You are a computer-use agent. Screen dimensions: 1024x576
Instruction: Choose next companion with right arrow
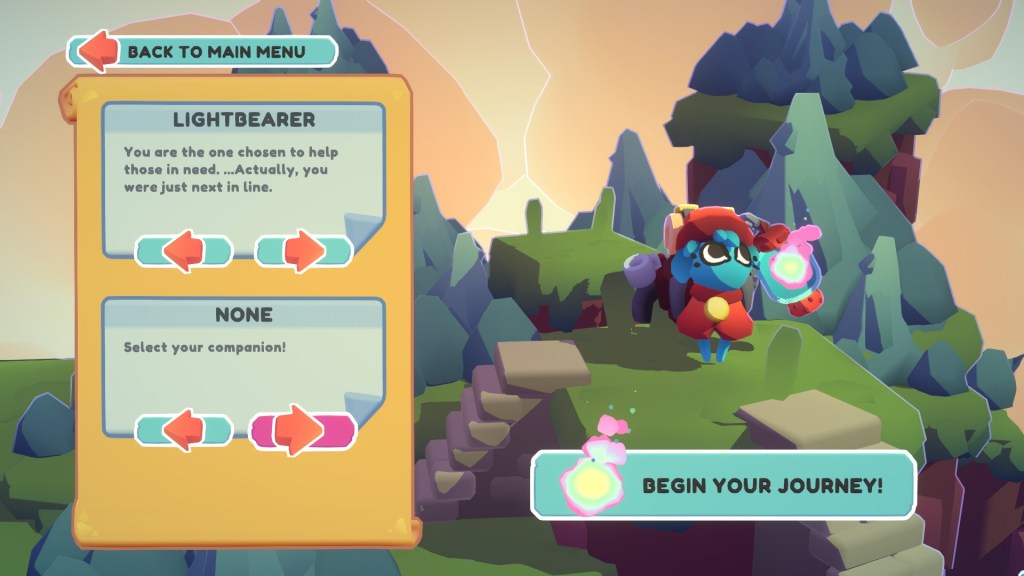[303, 431]
